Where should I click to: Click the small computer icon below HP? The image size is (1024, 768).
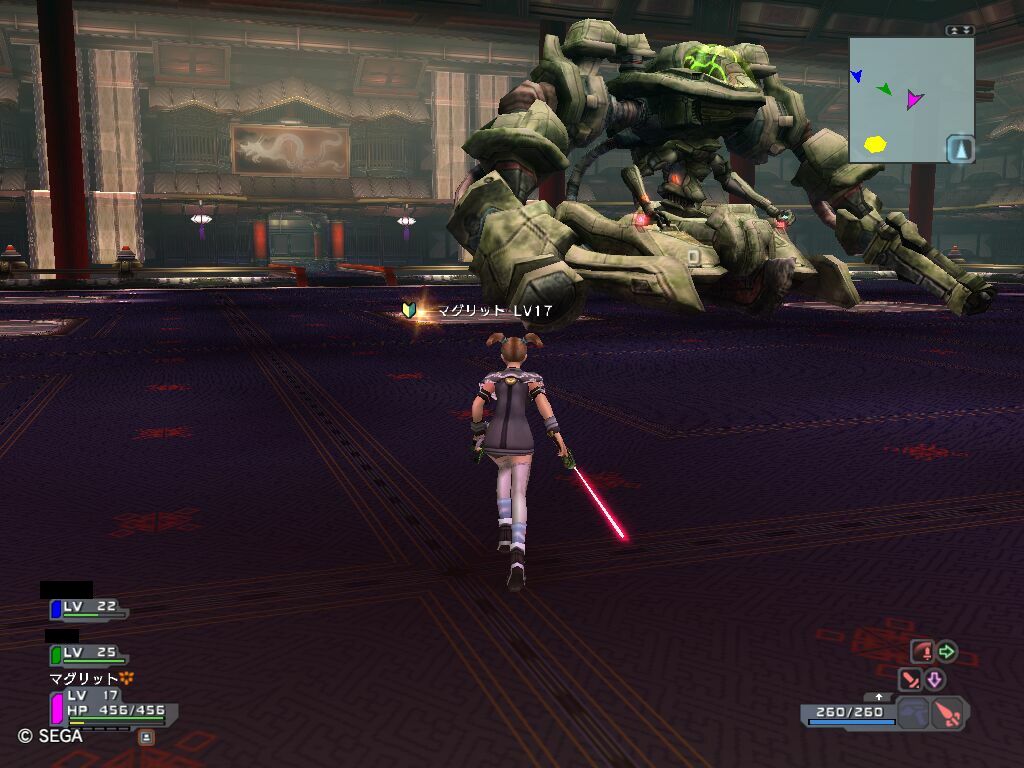pos(146,737)
